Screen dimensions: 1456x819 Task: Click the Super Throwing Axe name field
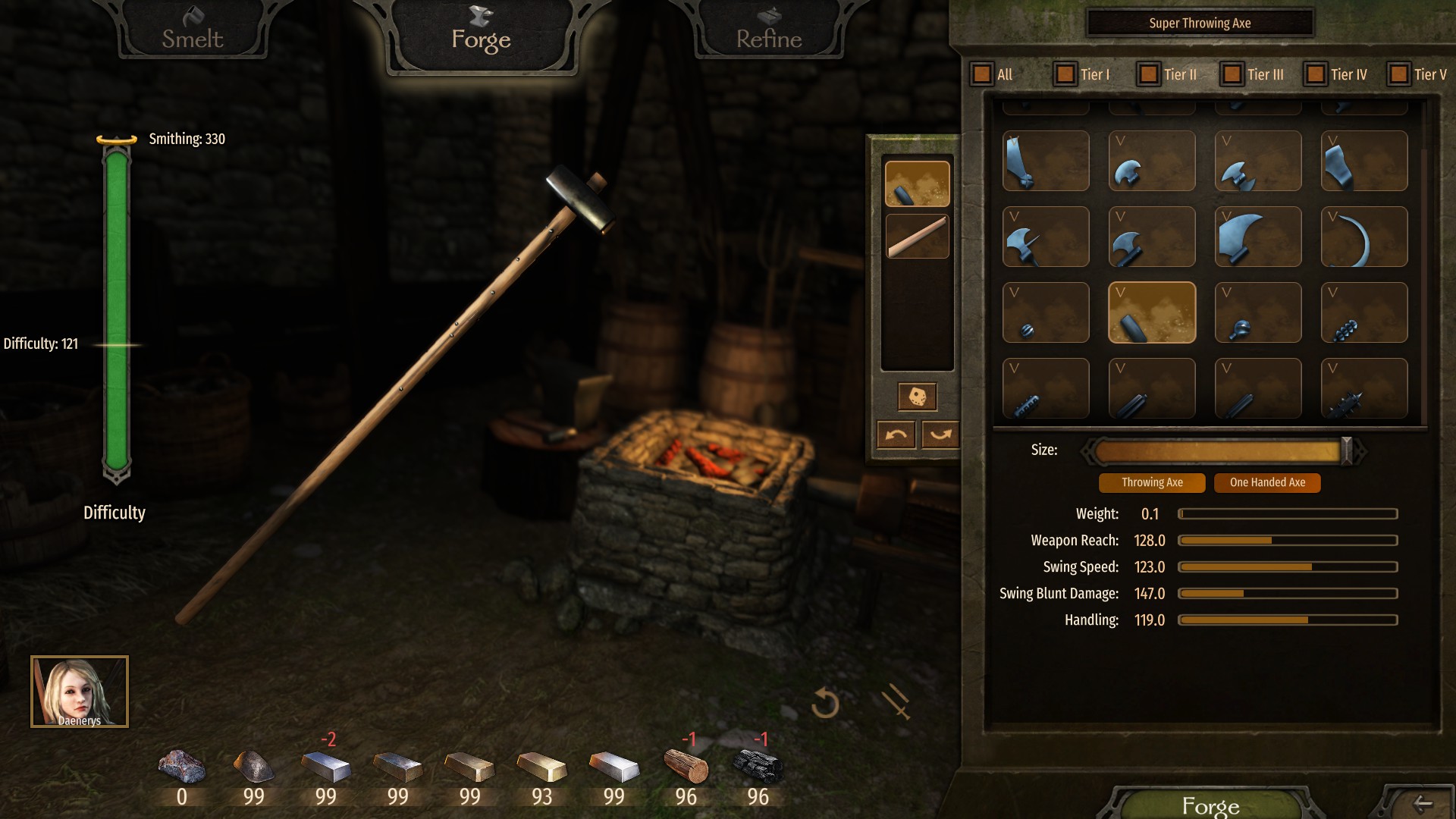tap(1200, 24)
